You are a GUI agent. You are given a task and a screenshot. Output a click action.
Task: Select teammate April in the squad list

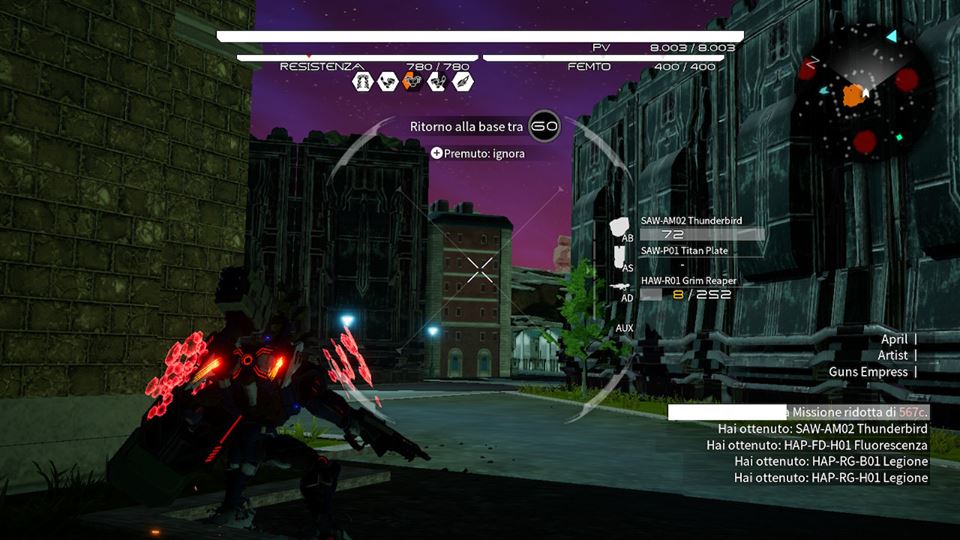point(894,339)
